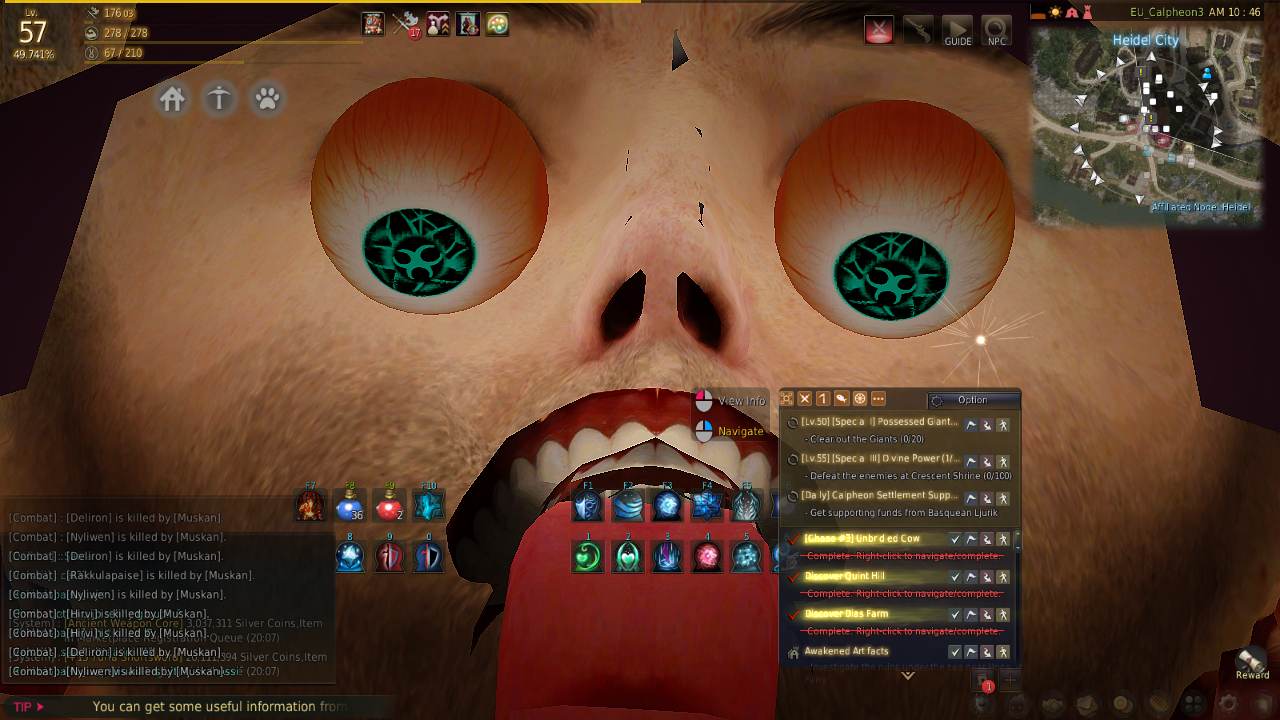Open the Guide button
Screen dimensions: 1280x720
coord(957,31)
